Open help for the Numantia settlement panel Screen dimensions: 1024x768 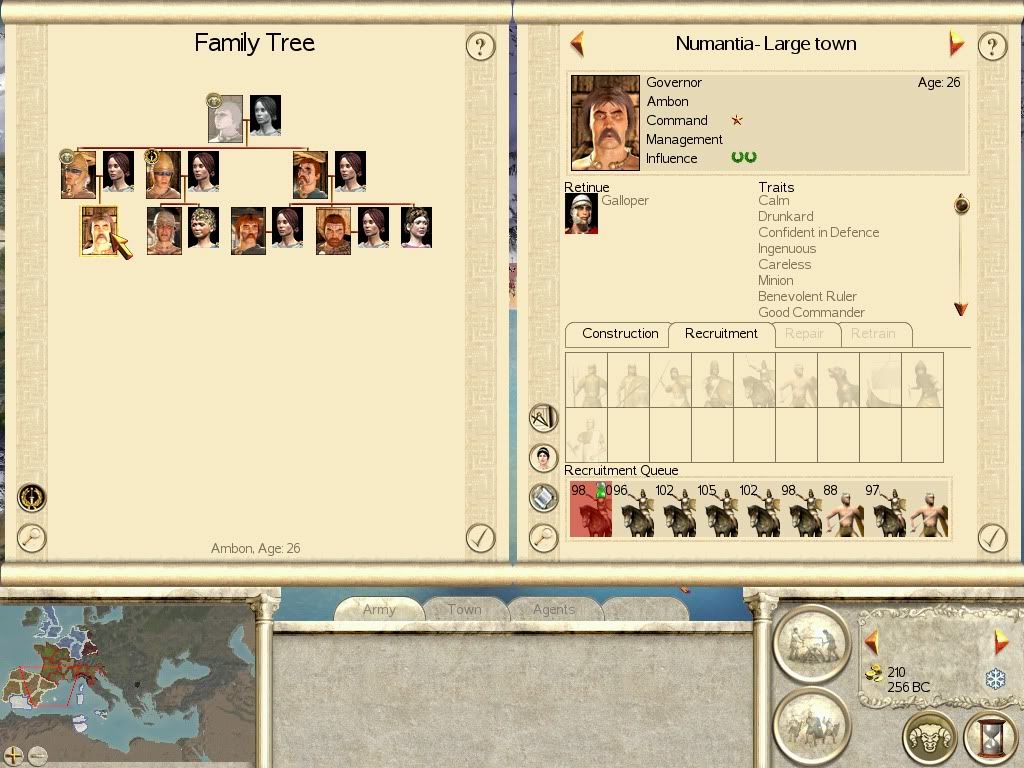point(991,46)
